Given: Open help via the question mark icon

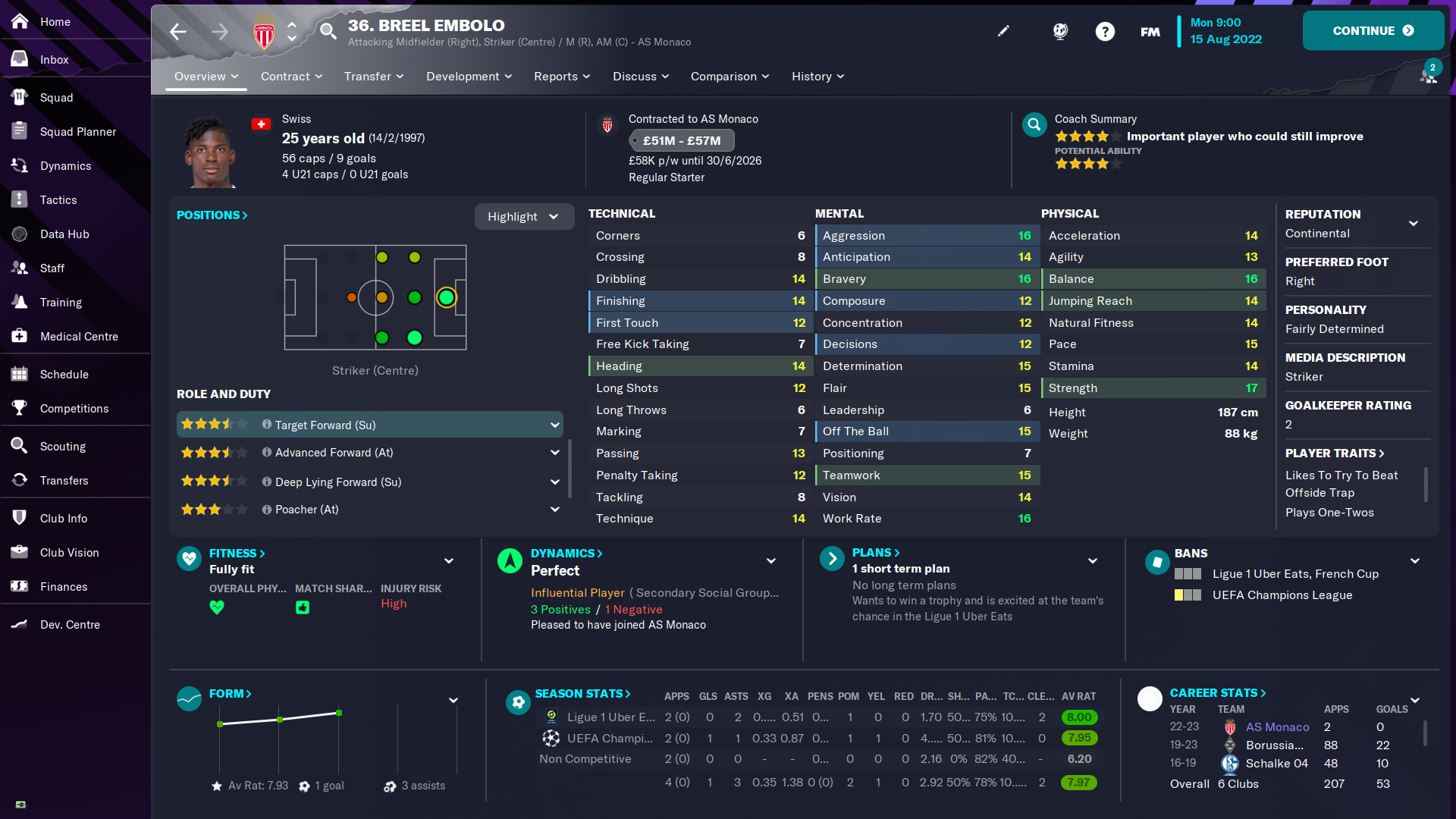Looking at the screenshot, I should point(1105,31).
